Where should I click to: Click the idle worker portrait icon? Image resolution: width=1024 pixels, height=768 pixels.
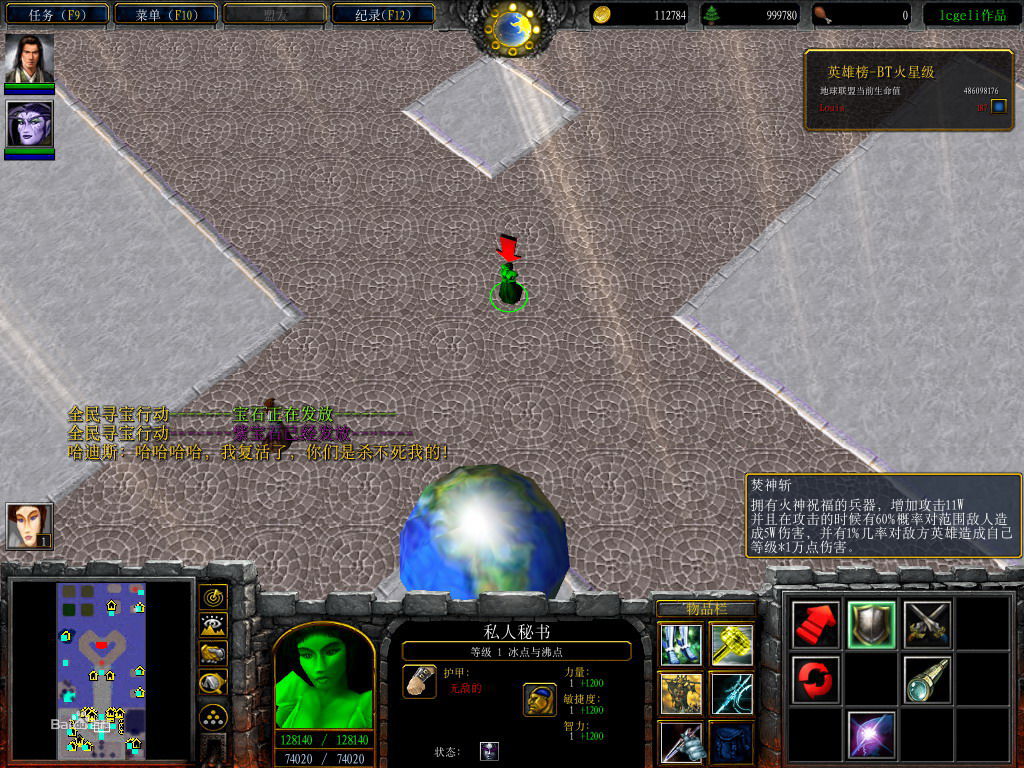(x=27, y=525)
